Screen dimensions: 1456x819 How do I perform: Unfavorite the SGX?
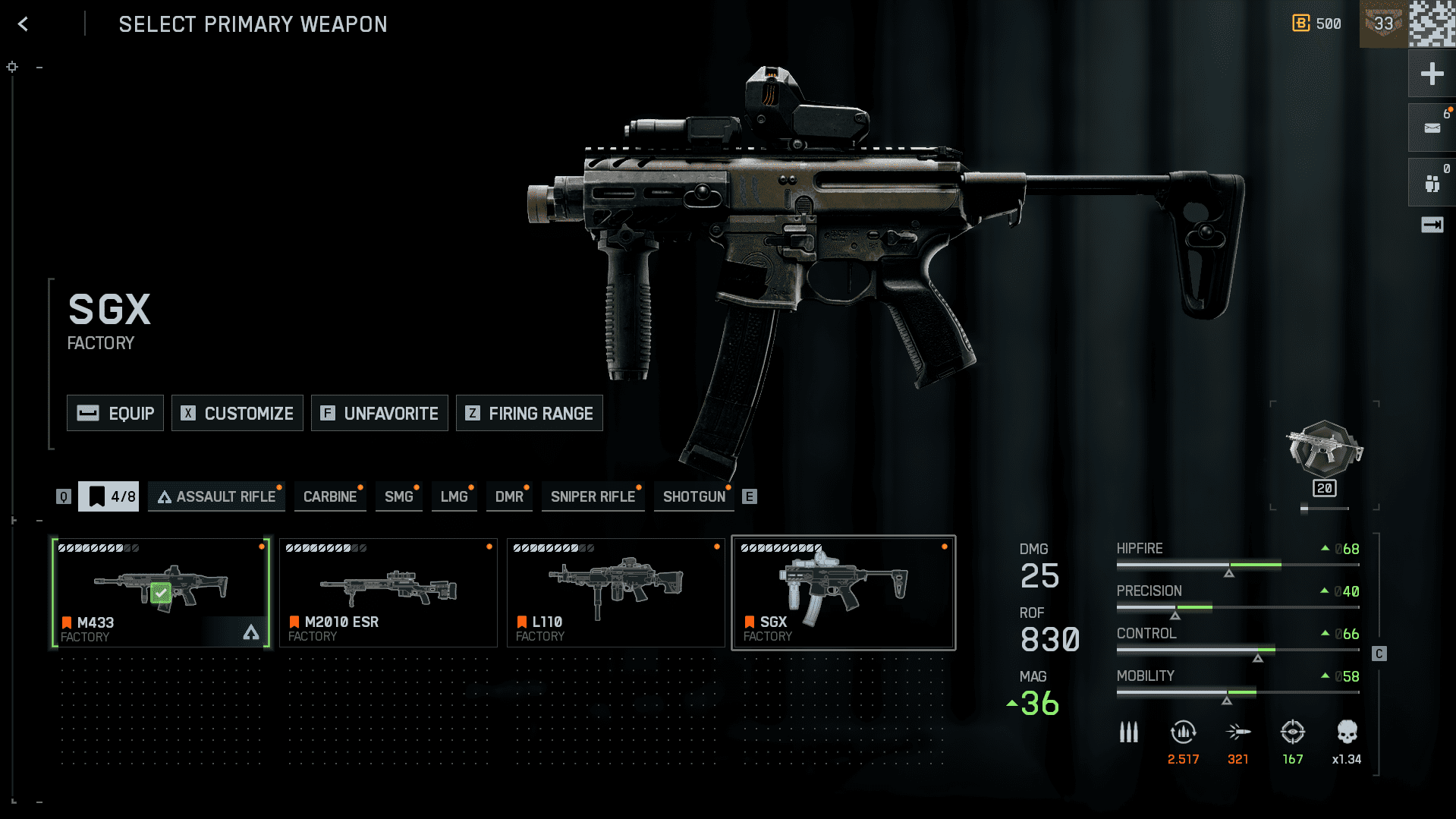[x=379, y=413]
